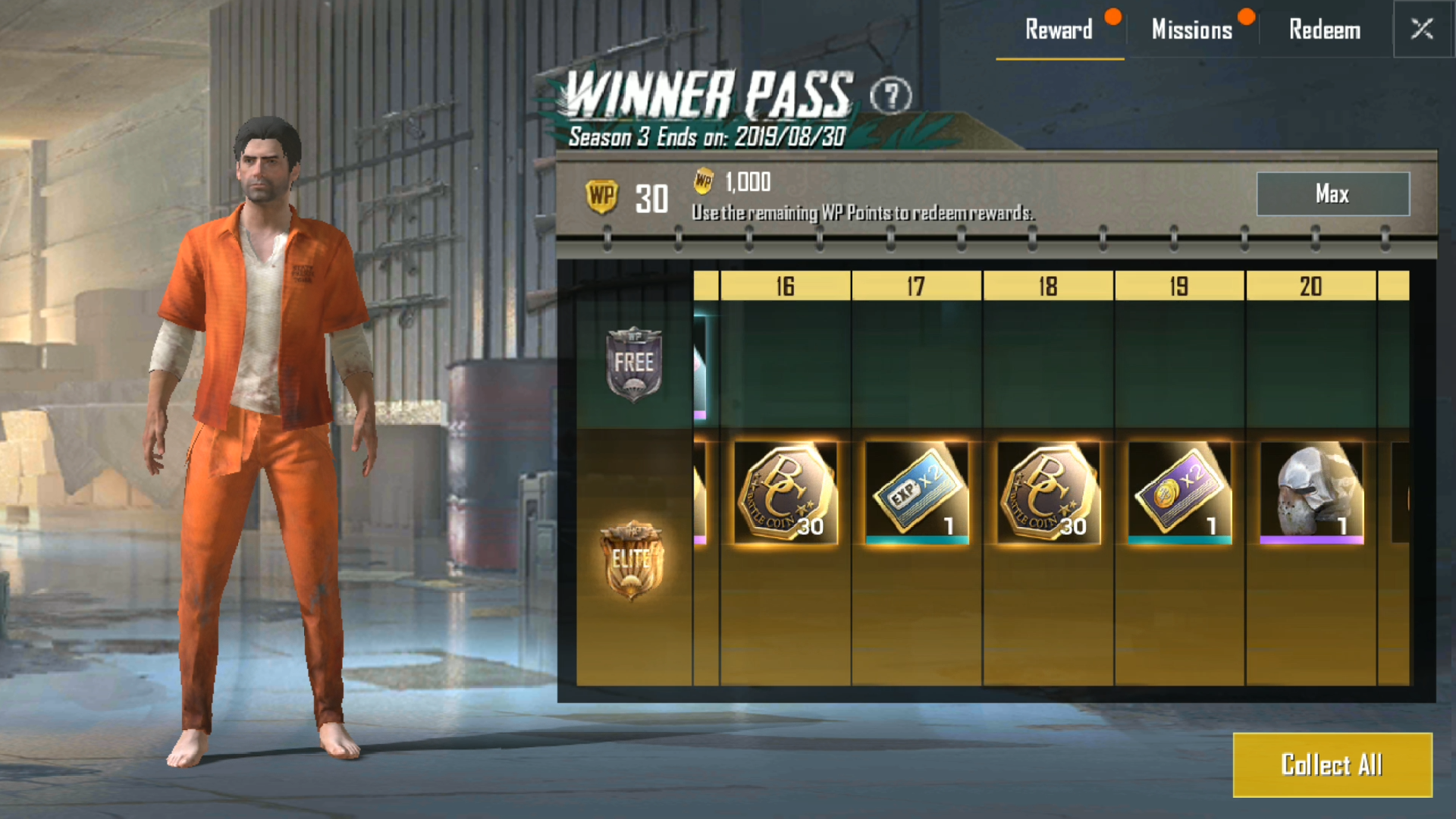
Task: Select the Reward tab
Action: [x=1059, y=30]
